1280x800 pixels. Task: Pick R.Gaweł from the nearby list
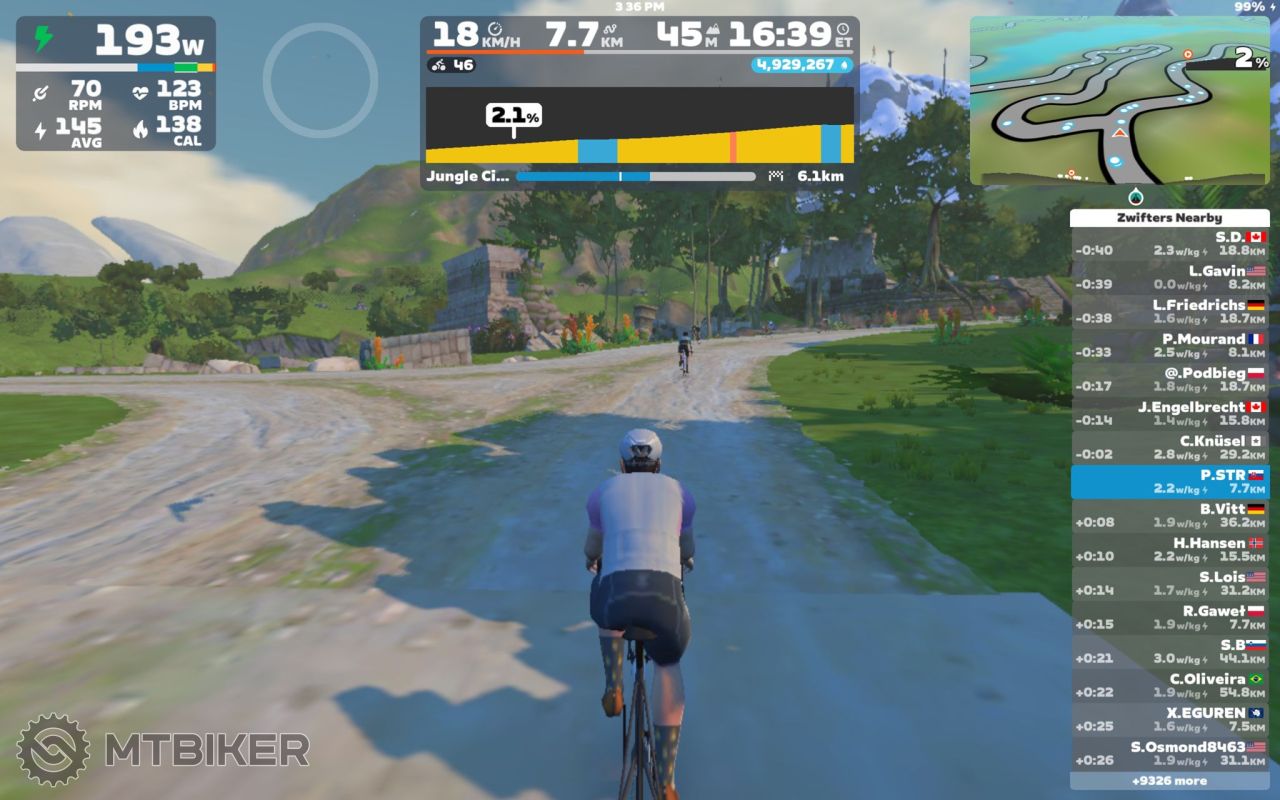1169,618
